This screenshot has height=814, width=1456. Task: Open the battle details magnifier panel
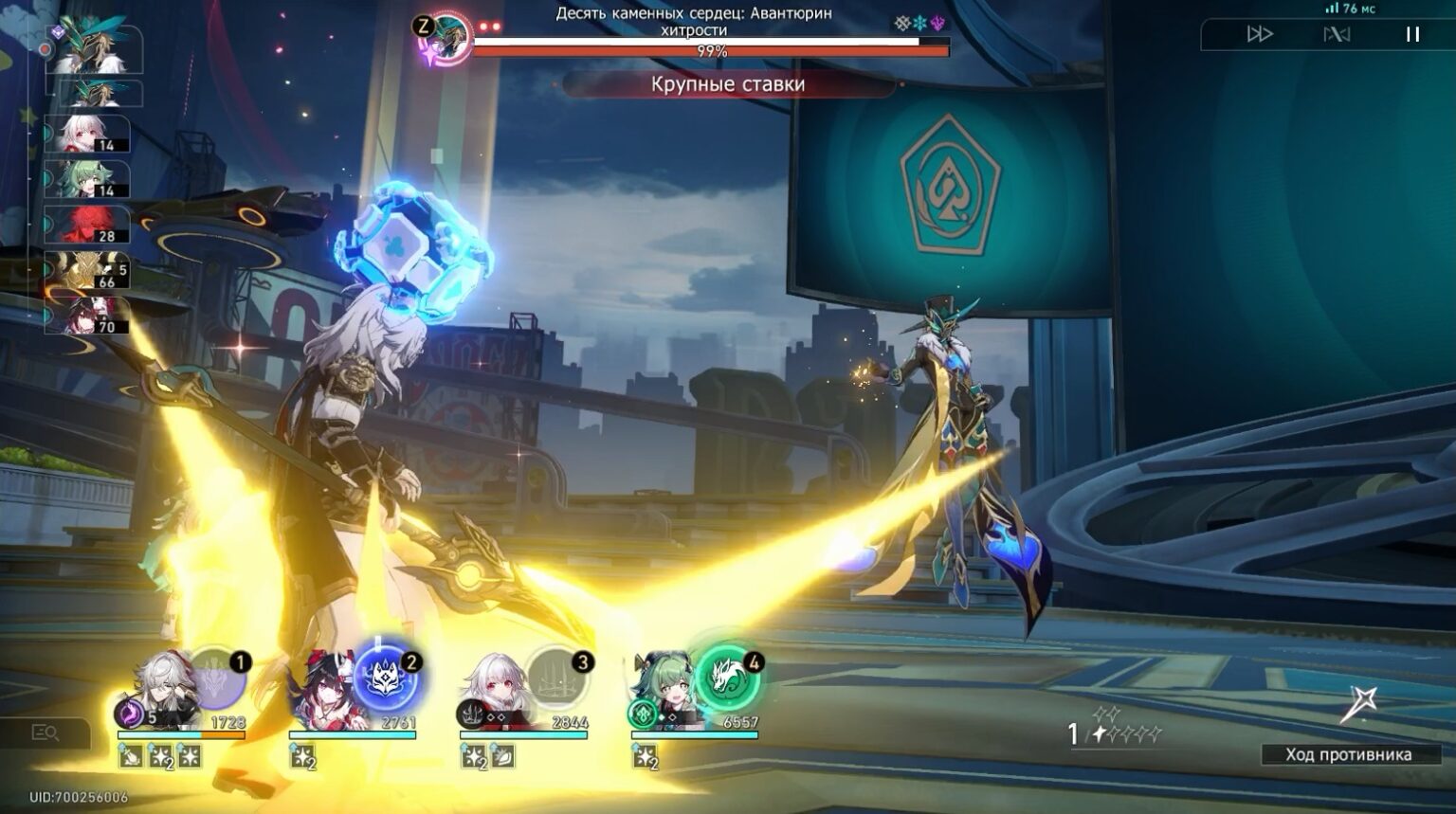point(45,733)
